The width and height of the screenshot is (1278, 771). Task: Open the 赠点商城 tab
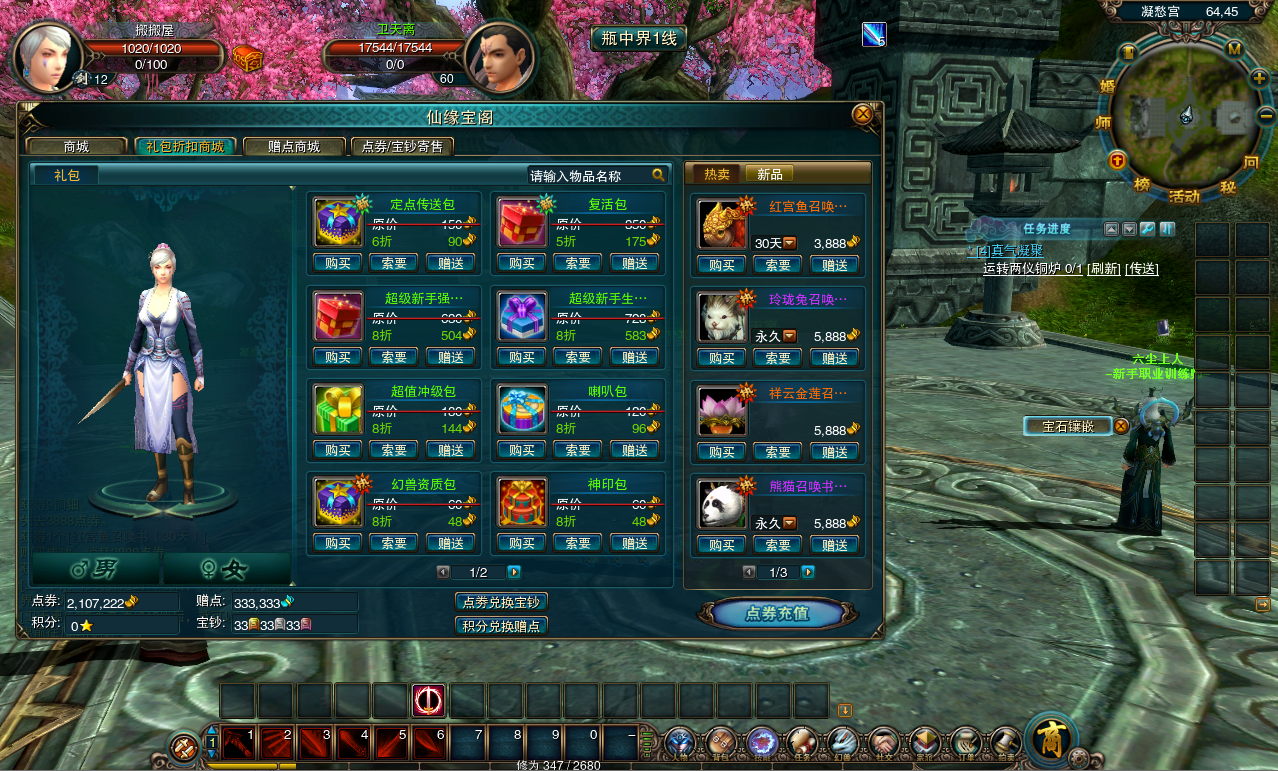tap(294, 146)
